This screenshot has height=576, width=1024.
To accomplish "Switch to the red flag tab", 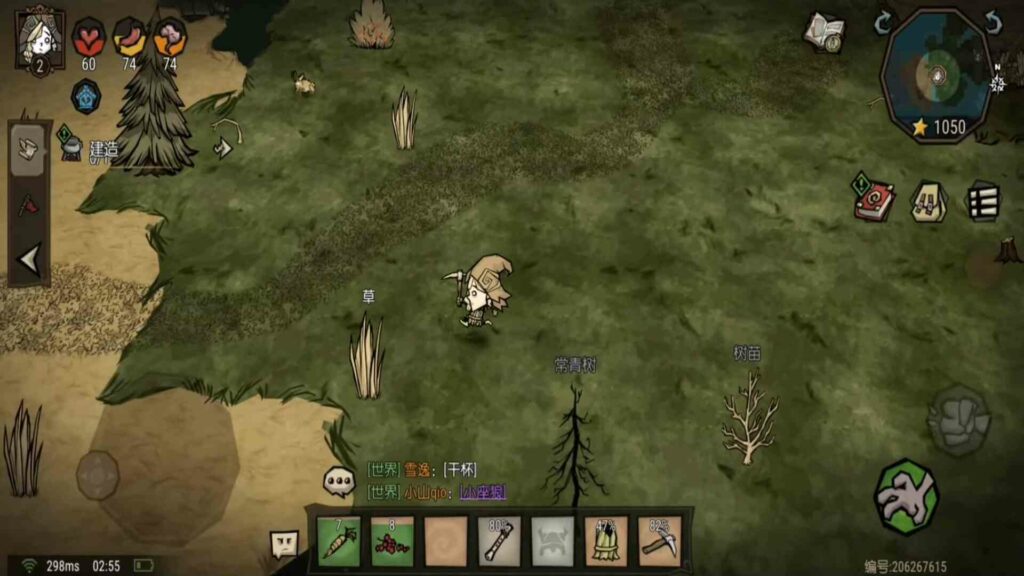I will (x=29, y=204).
